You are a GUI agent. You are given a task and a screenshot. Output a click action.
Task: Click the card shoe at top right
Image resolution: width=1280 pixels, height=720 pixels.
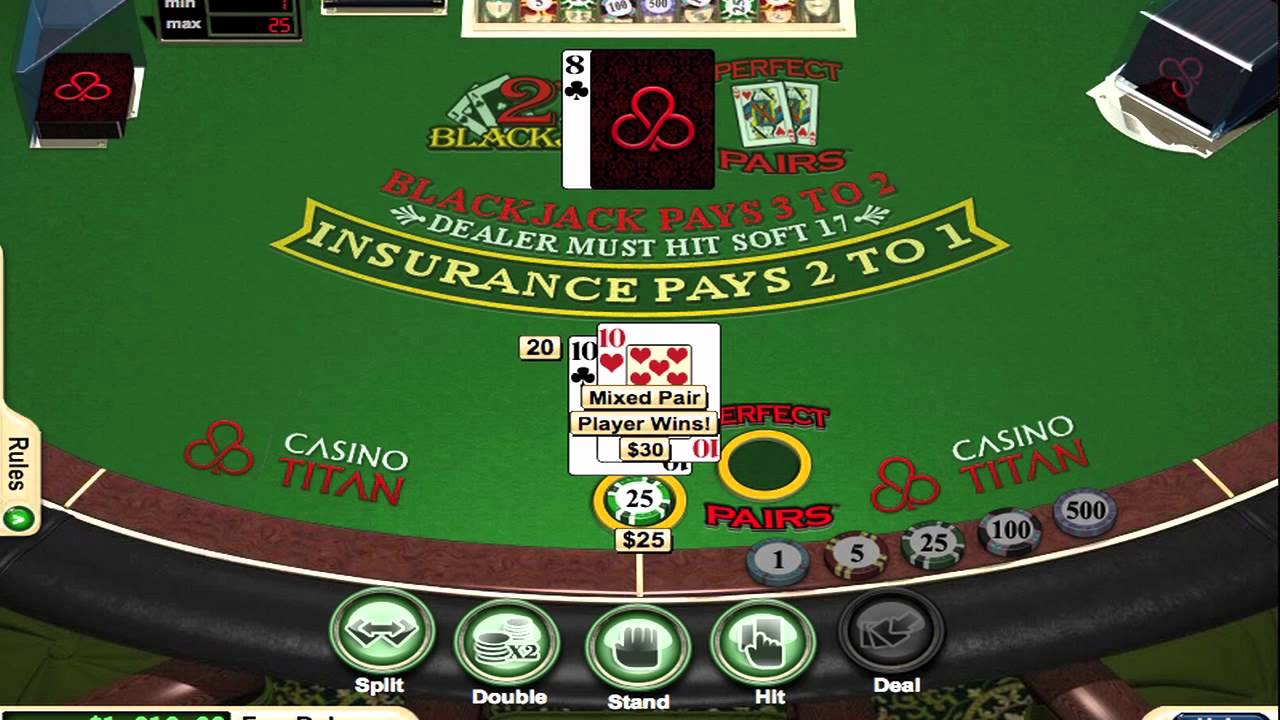1180,70
